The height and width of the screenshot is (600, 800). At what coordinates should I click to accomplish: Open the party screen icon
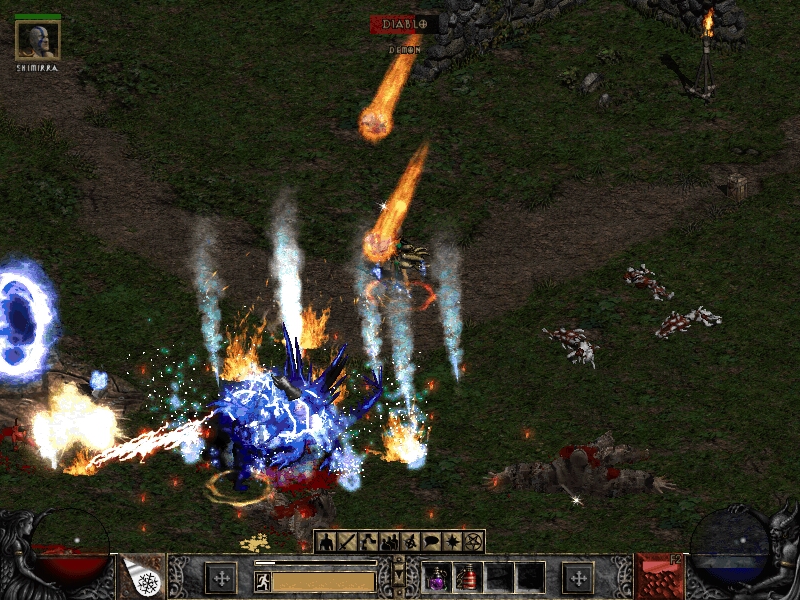click(389, 542)
